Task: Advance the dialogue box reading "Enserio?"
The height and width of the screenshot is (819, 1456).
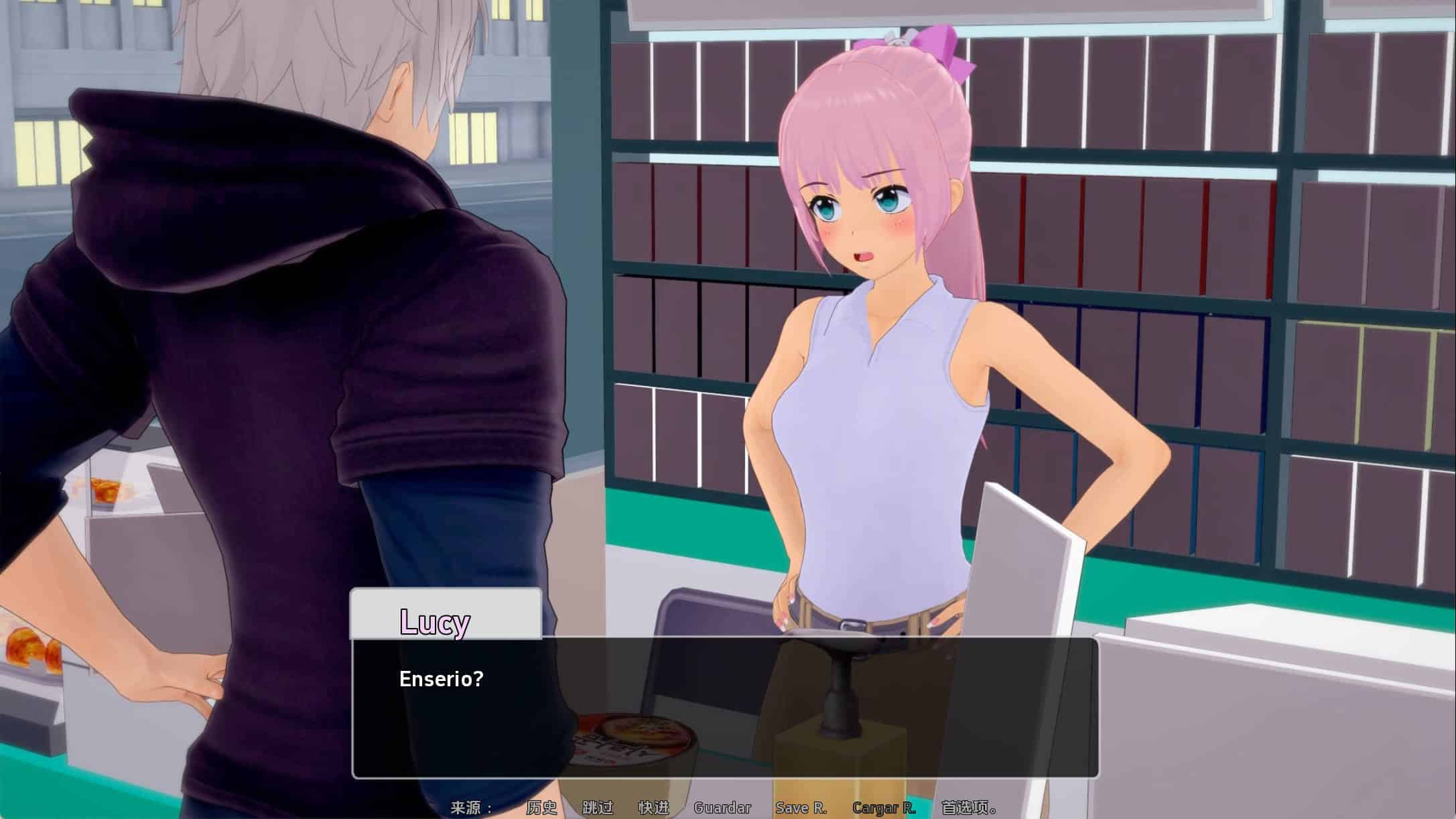Action: [725, 707]
